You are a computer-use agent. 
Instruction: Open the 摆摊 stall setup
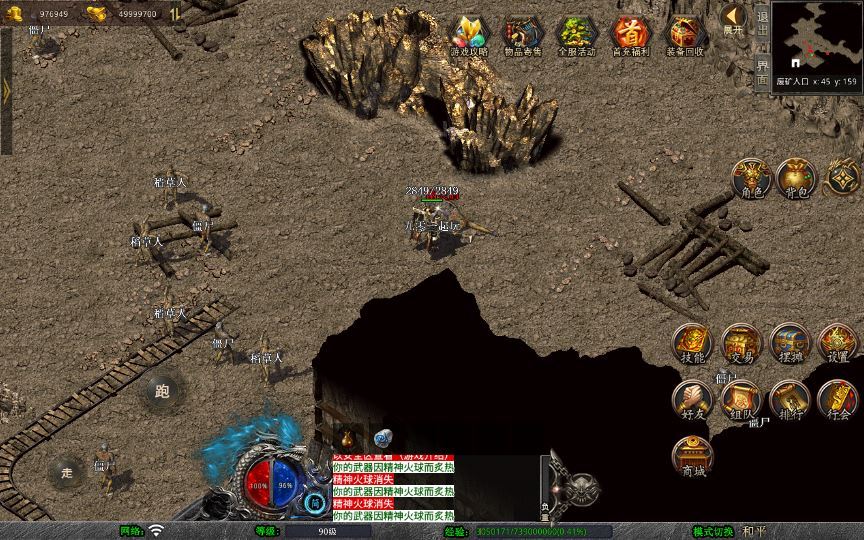click(789, 343)
